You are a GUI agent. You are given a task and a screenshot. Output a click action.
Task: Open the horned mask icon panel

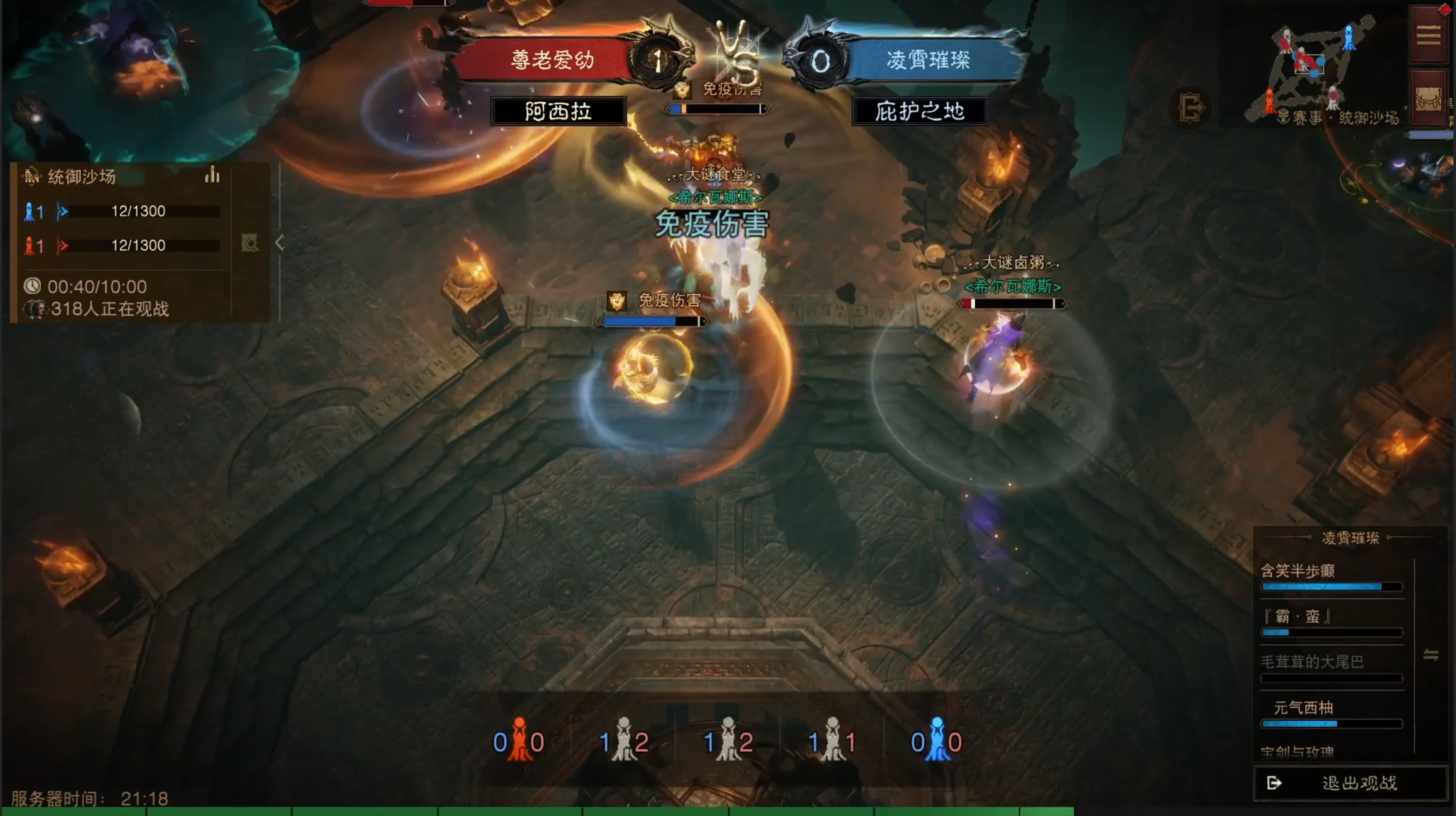[x=1428, y=99]
